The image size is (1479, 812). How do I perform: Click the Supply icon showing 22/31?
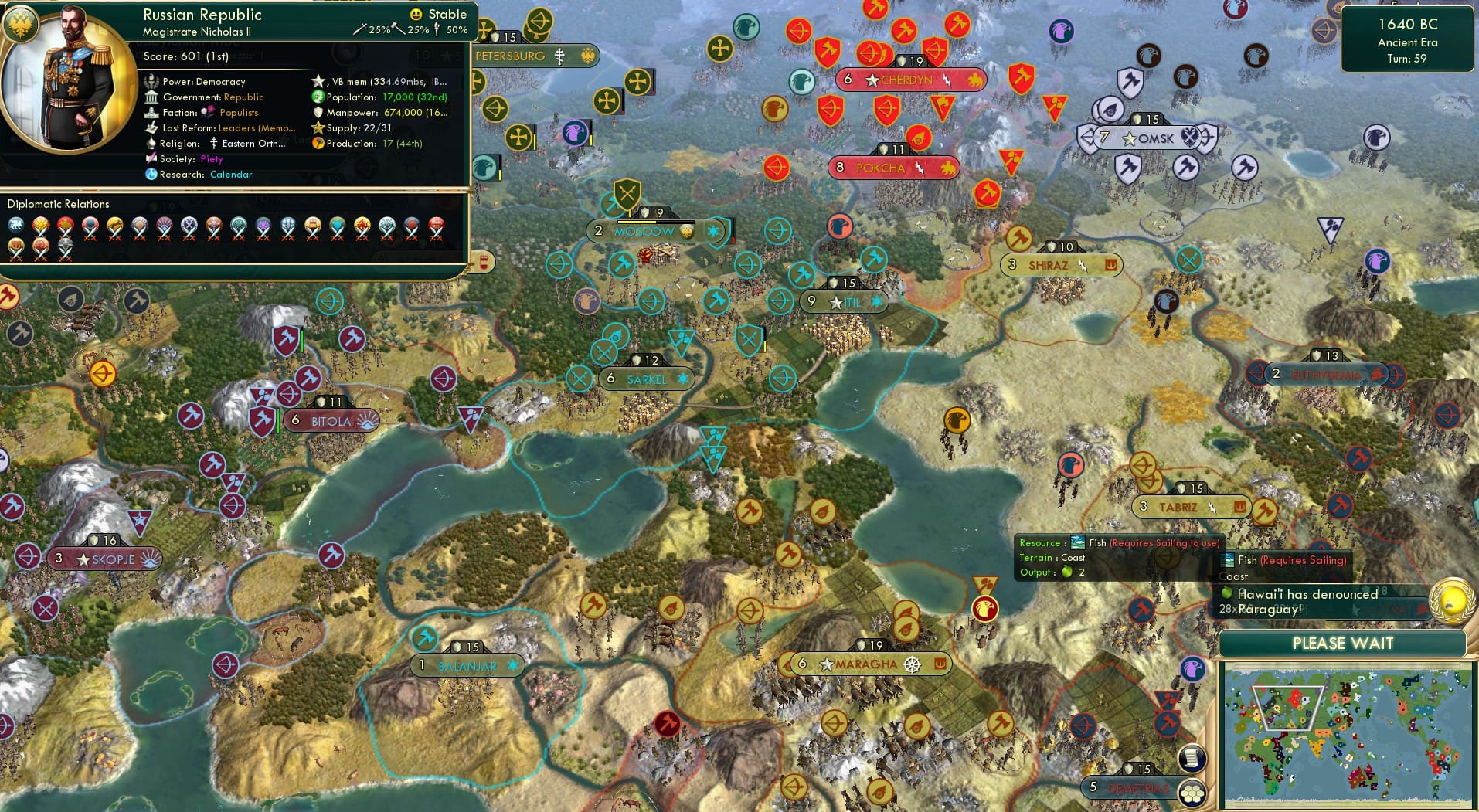317,128
